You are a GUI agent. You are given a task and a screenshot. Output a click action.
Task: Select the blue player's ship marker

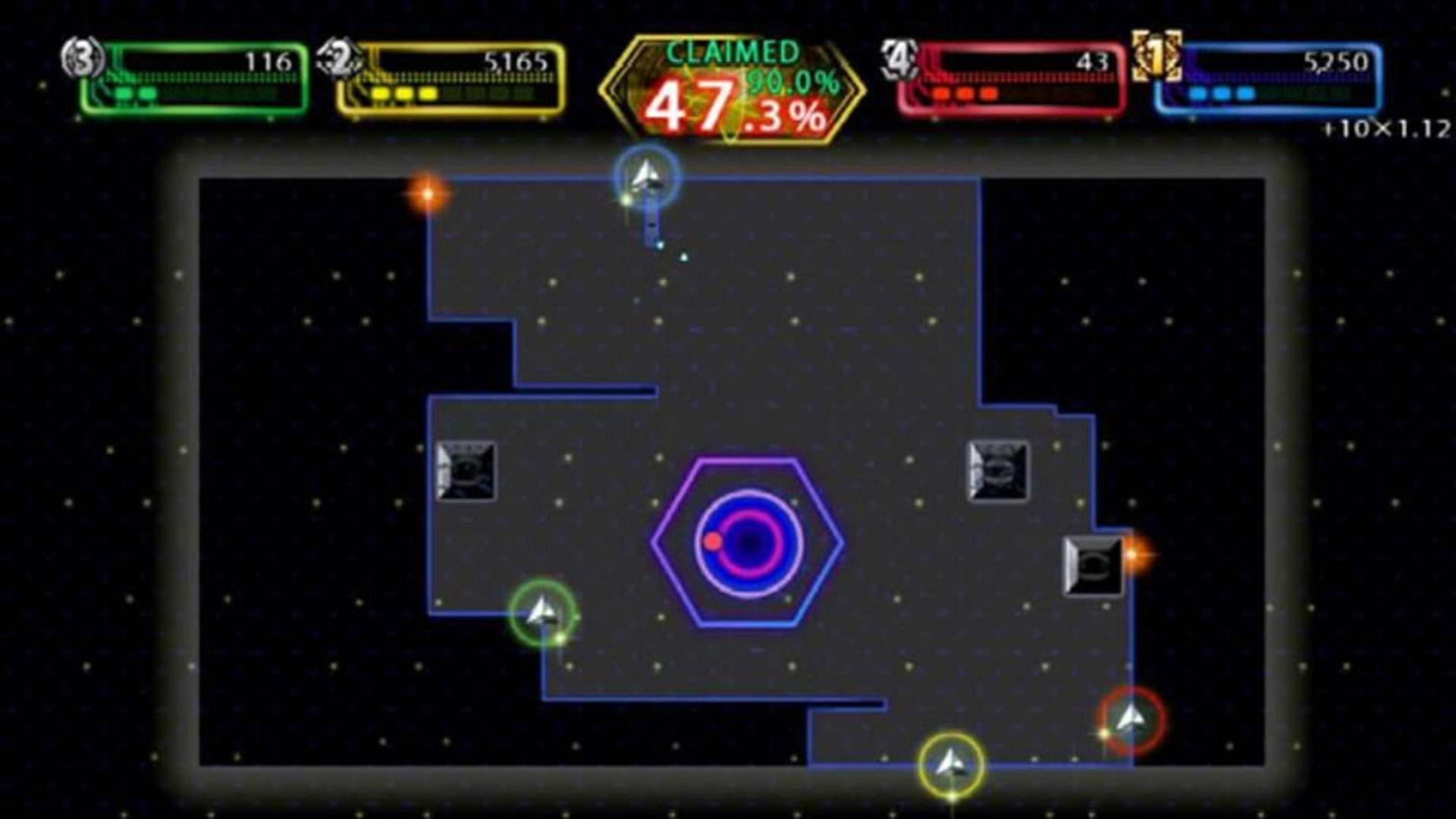click(x=646, y=176)
